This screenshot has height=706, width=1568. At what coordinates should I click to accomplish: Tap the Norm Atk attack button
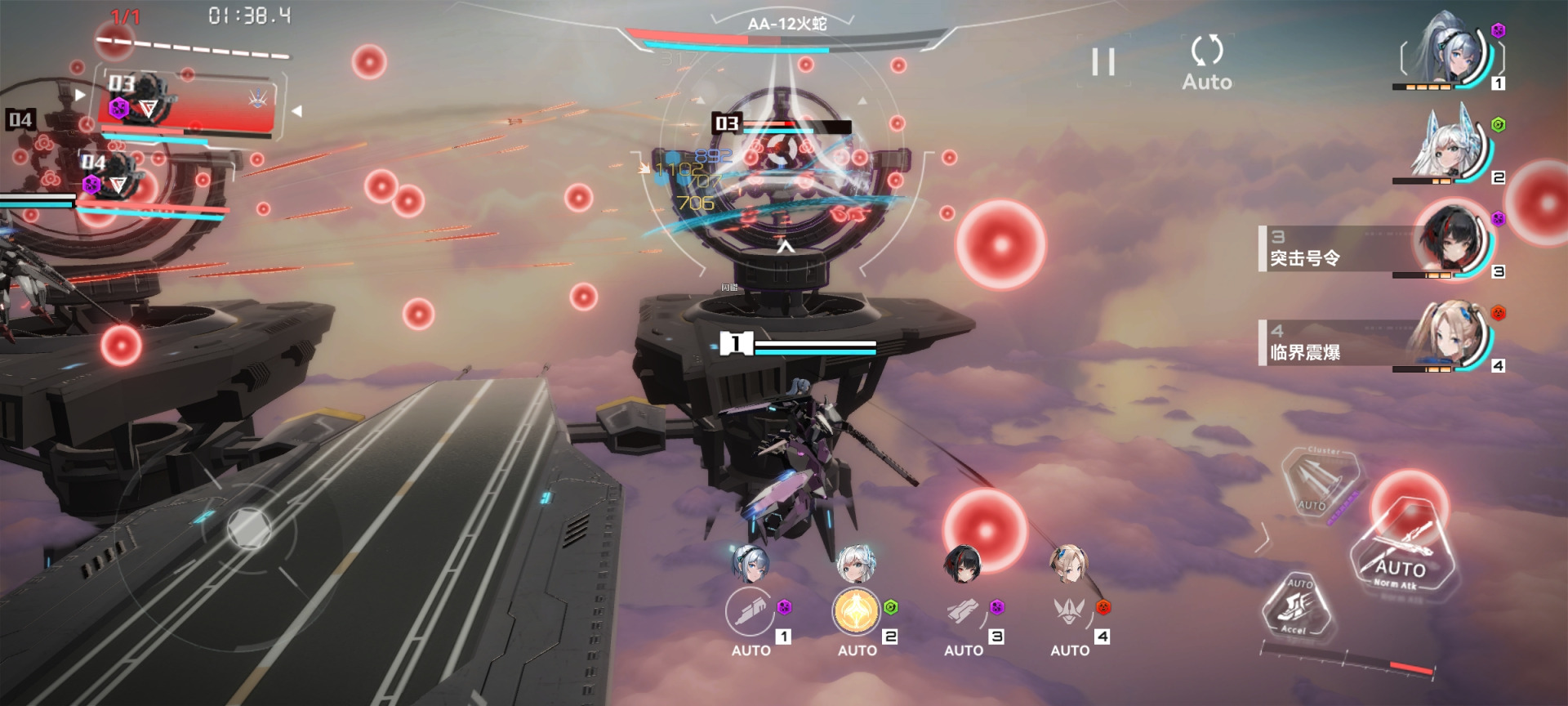tap(1401, 549)
